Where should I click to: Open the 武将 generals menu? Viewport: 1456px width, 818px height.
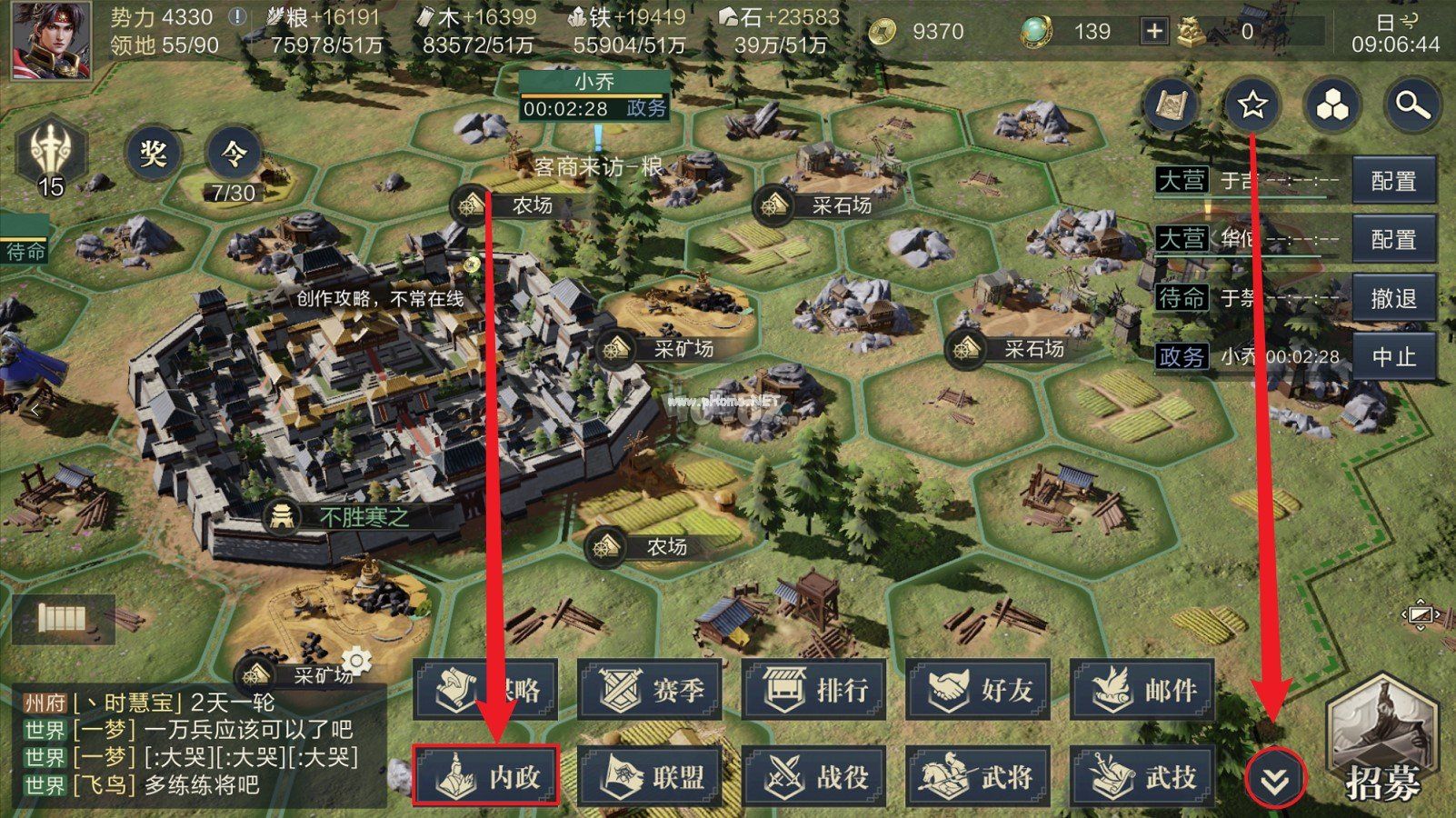(979, 777)
